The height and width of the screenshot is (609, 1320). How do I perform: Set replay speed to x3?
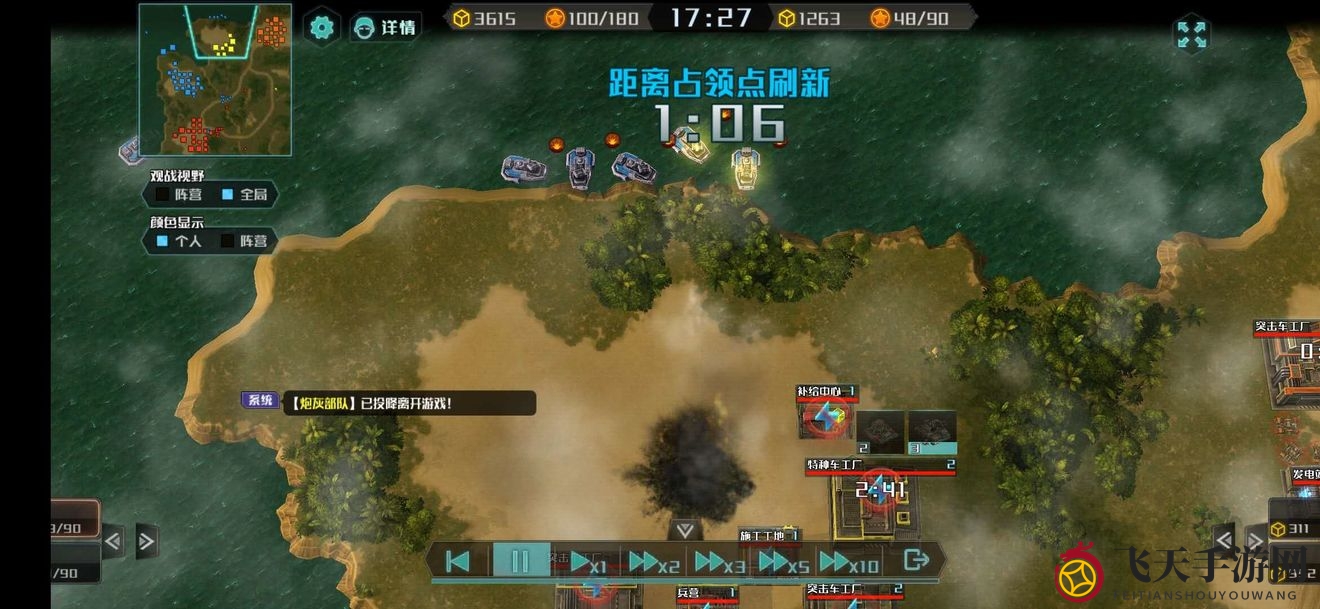(720, 562)
